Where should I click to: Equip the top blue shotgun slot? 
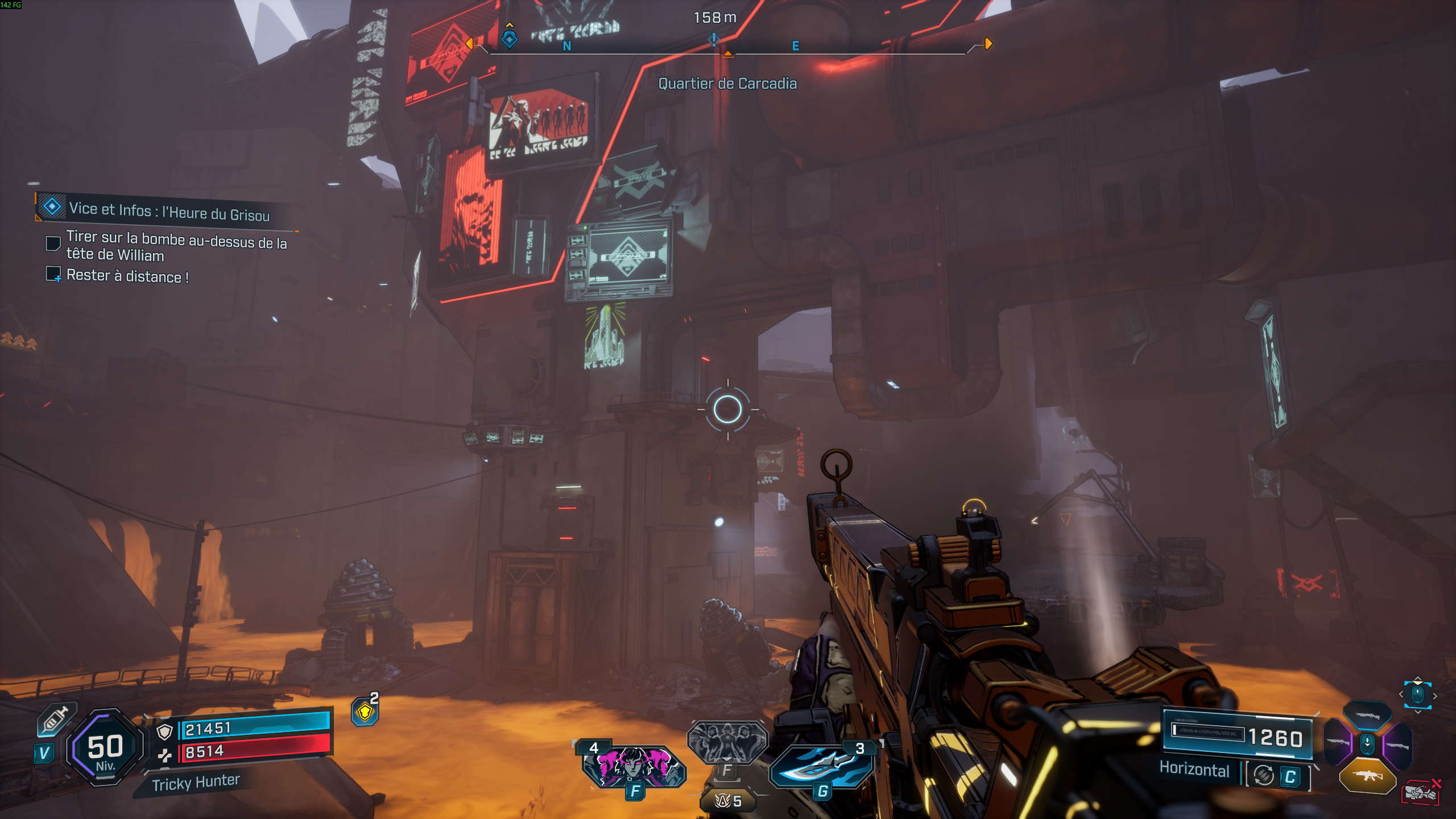pyautogui.click(x=1367, y=715)
